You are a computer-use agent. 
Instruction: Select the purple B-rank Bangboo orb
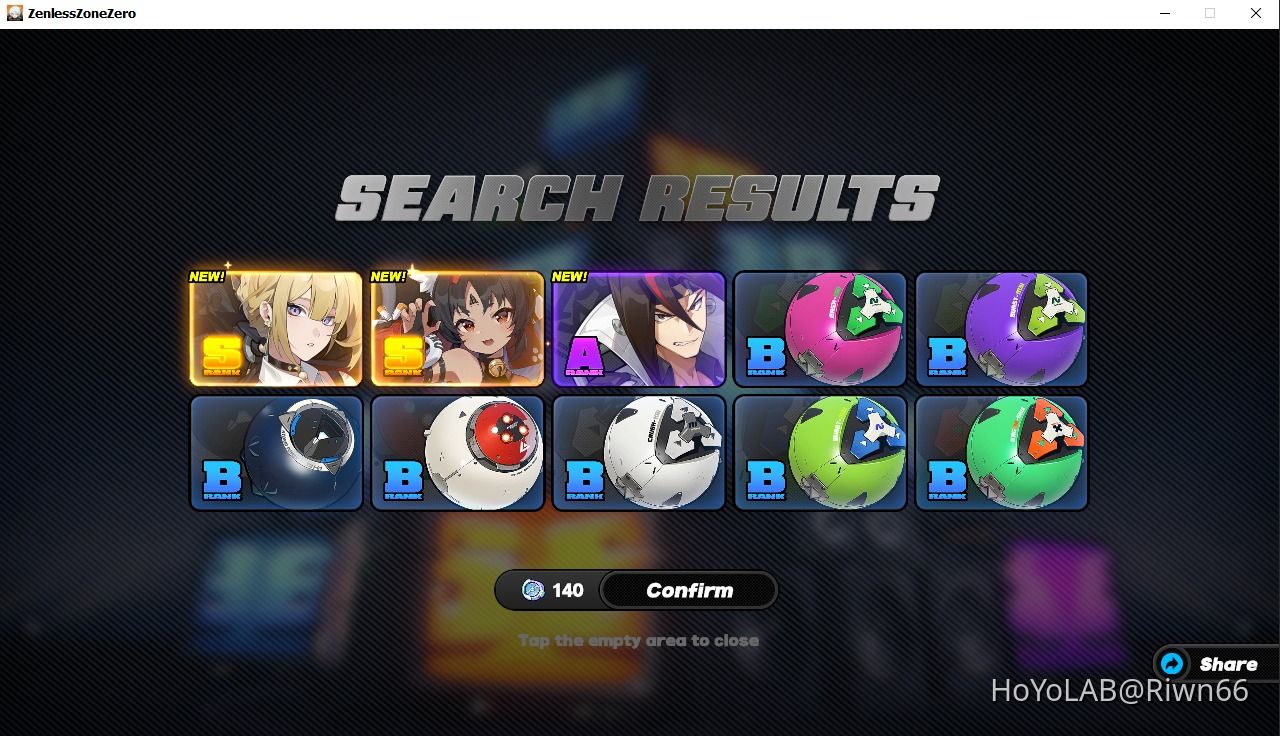[1001, 328]
